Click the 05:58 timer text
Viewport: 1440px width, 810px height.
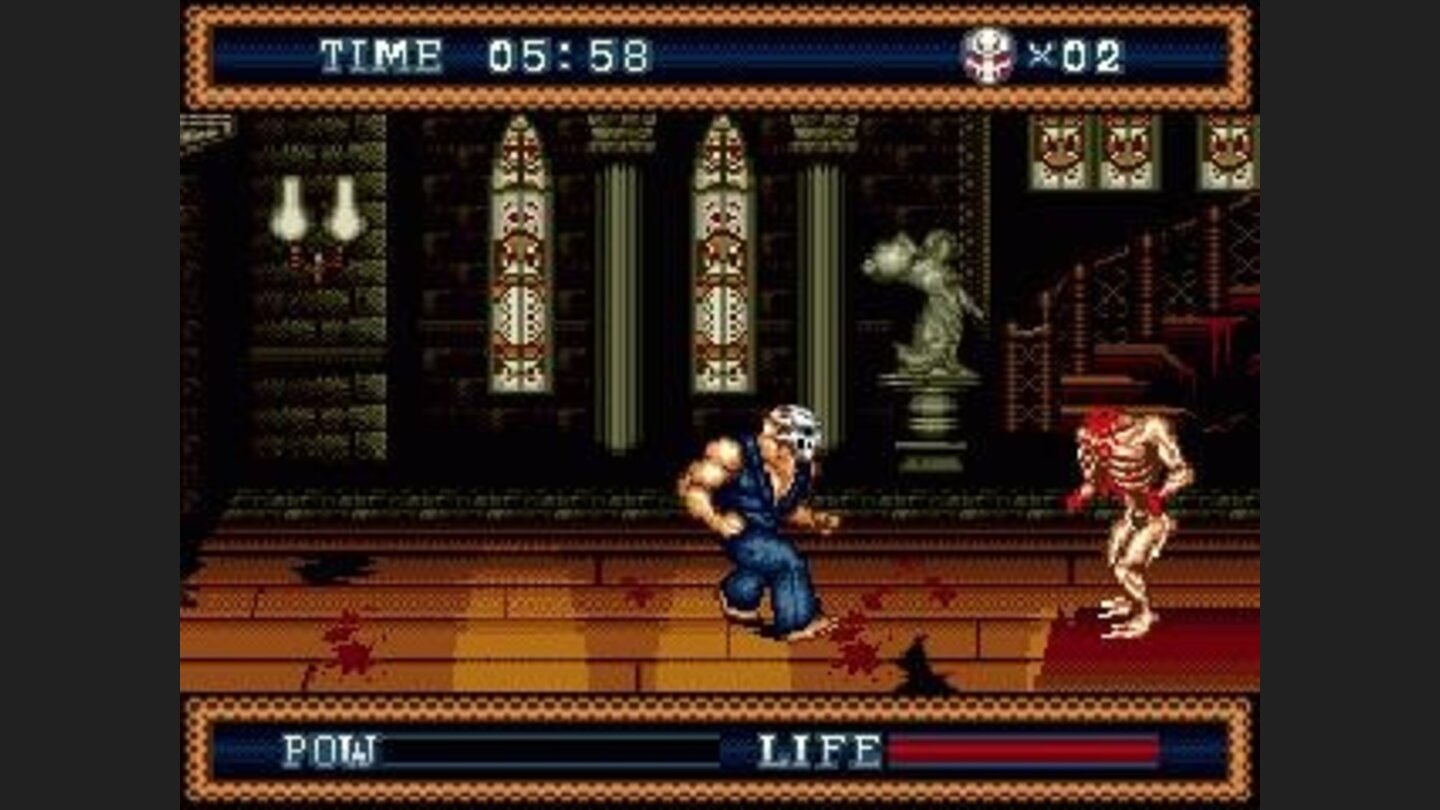tap(570, 57)
